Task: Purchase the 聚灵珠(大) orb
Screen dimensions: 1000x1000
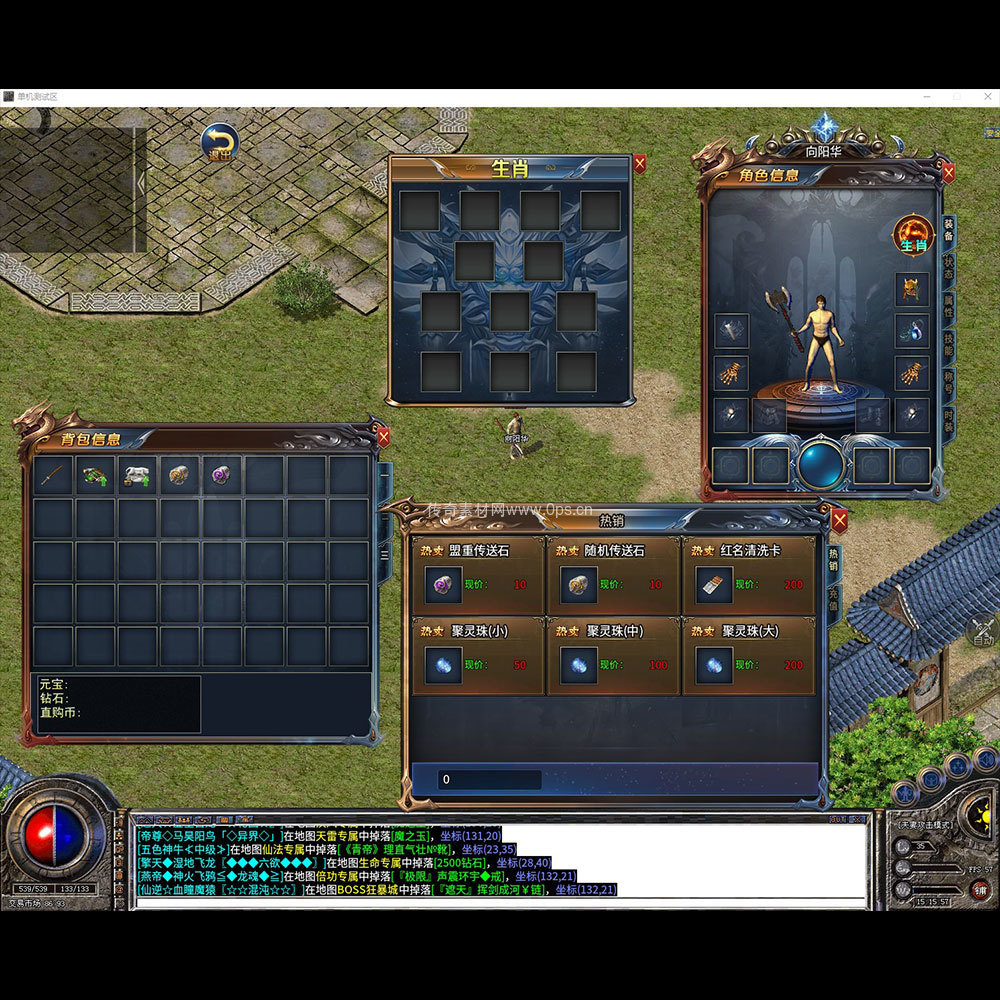Action: (x=714, y=665)
